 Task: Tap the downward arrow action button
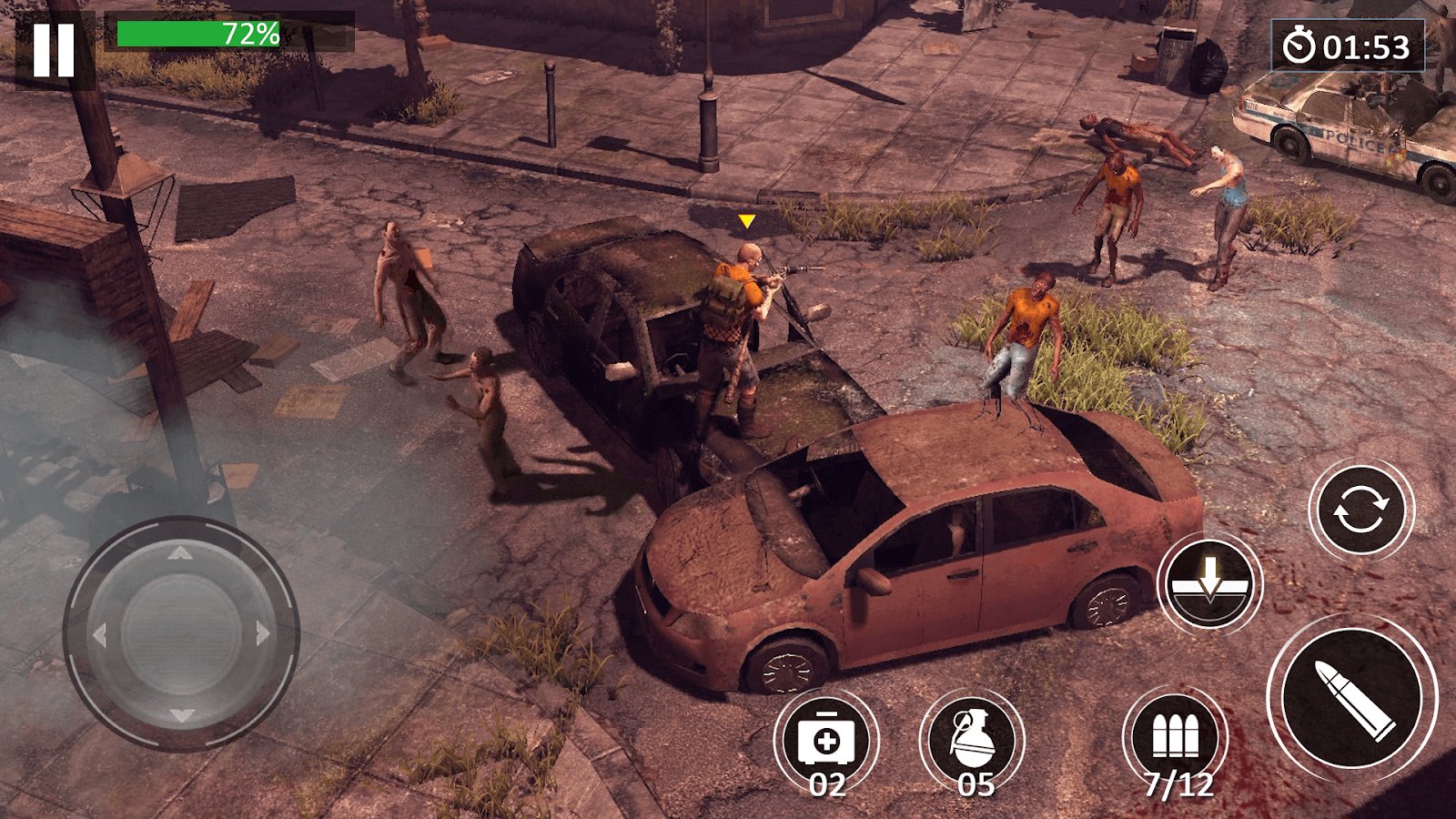1209,583
